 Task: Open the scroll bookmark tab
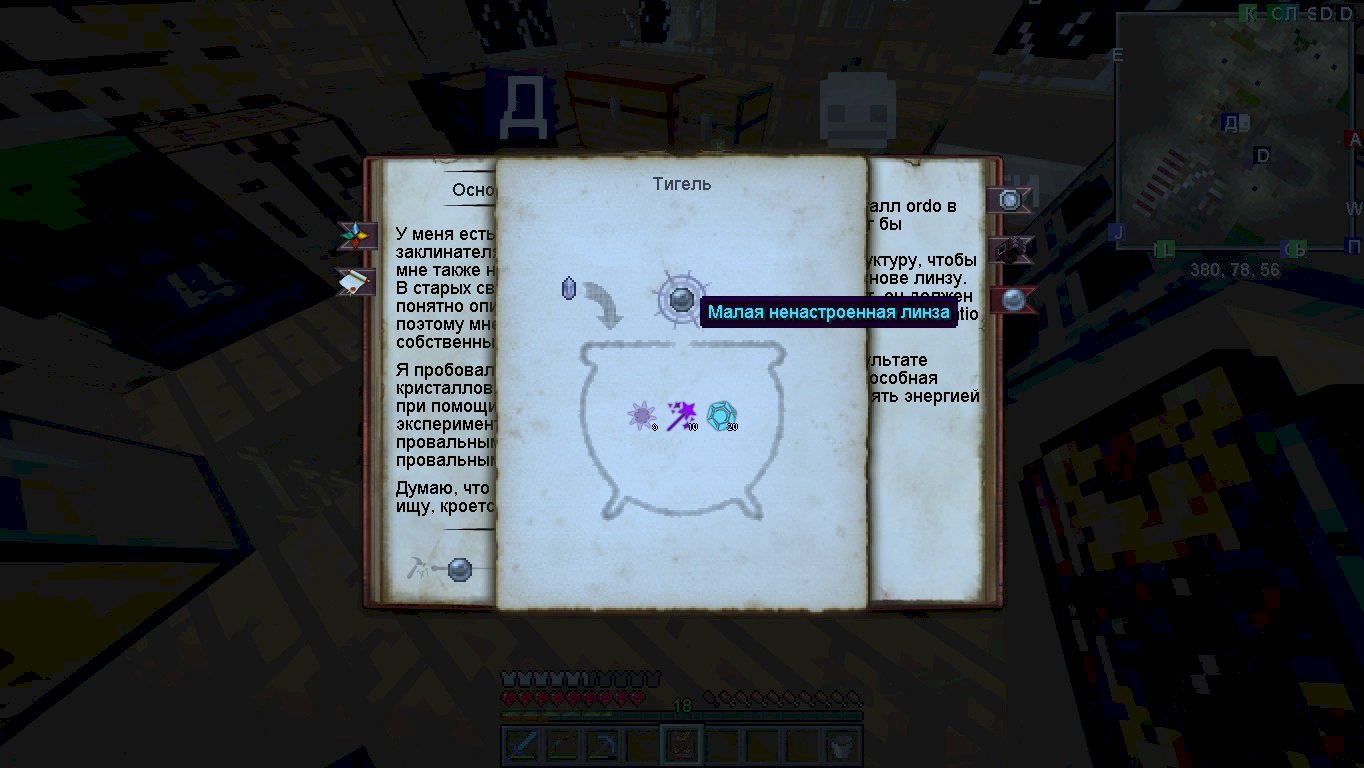[357, 282]
